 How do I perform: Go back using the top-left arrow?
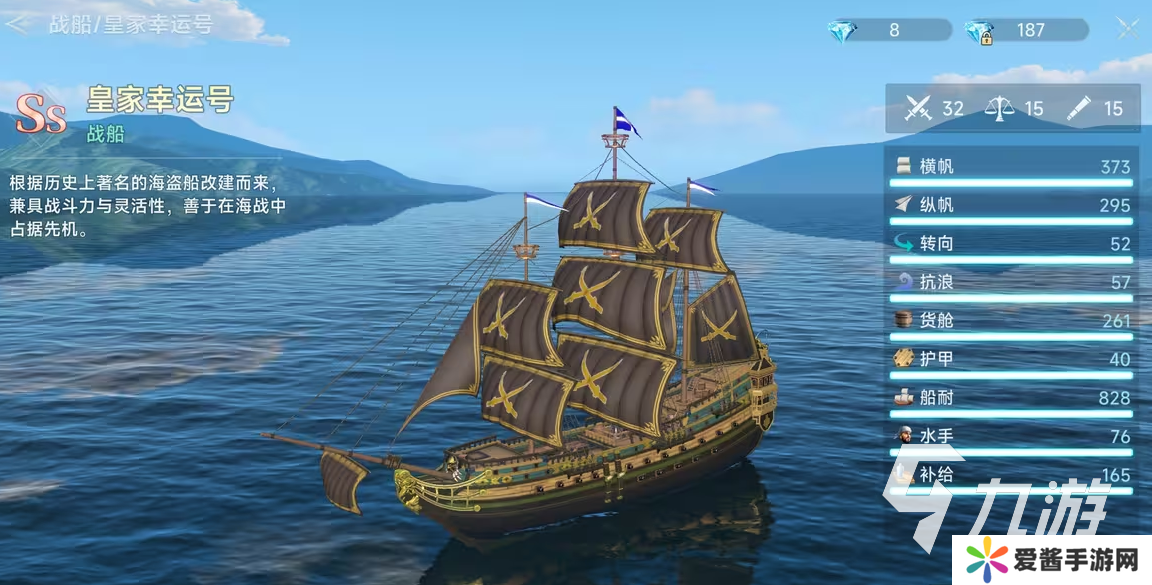[17, 25]
